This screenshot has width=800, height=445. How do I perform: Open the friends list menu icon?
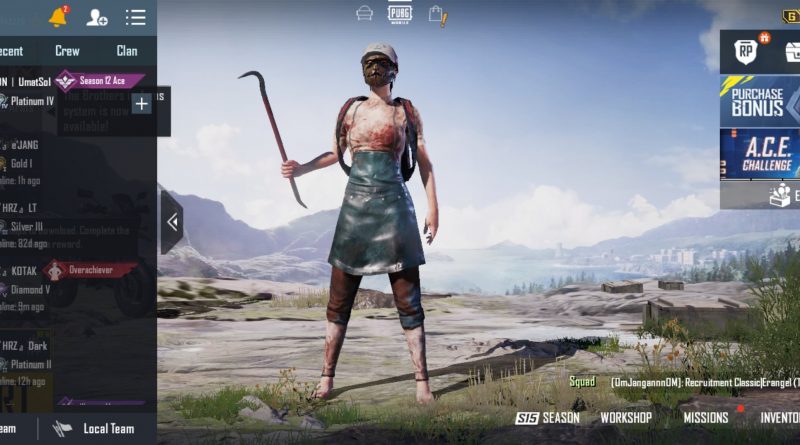point(135,17)
